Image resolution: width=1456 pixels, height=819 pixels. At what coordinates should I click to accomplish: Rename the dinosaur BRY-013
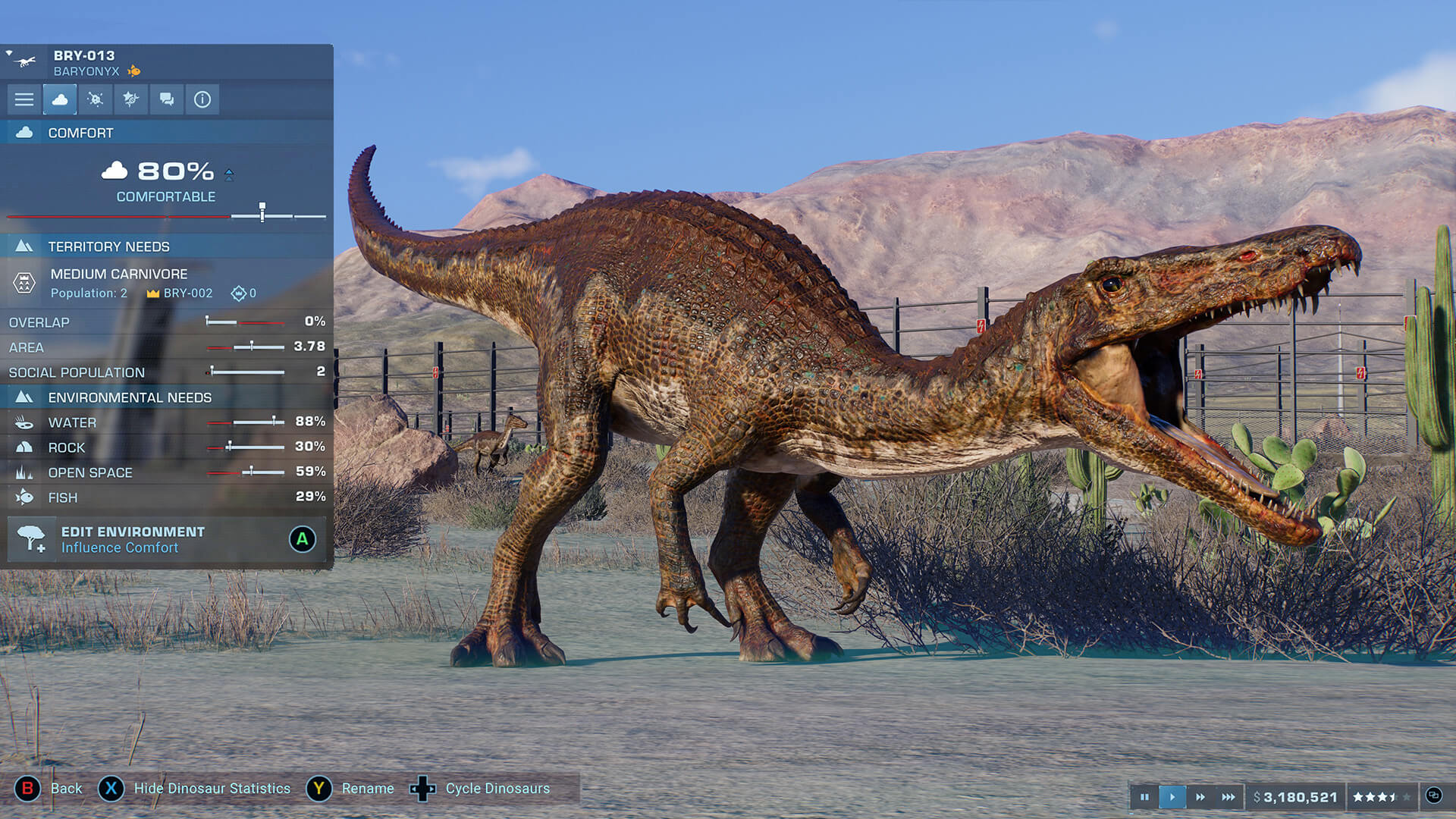point(320,789)
